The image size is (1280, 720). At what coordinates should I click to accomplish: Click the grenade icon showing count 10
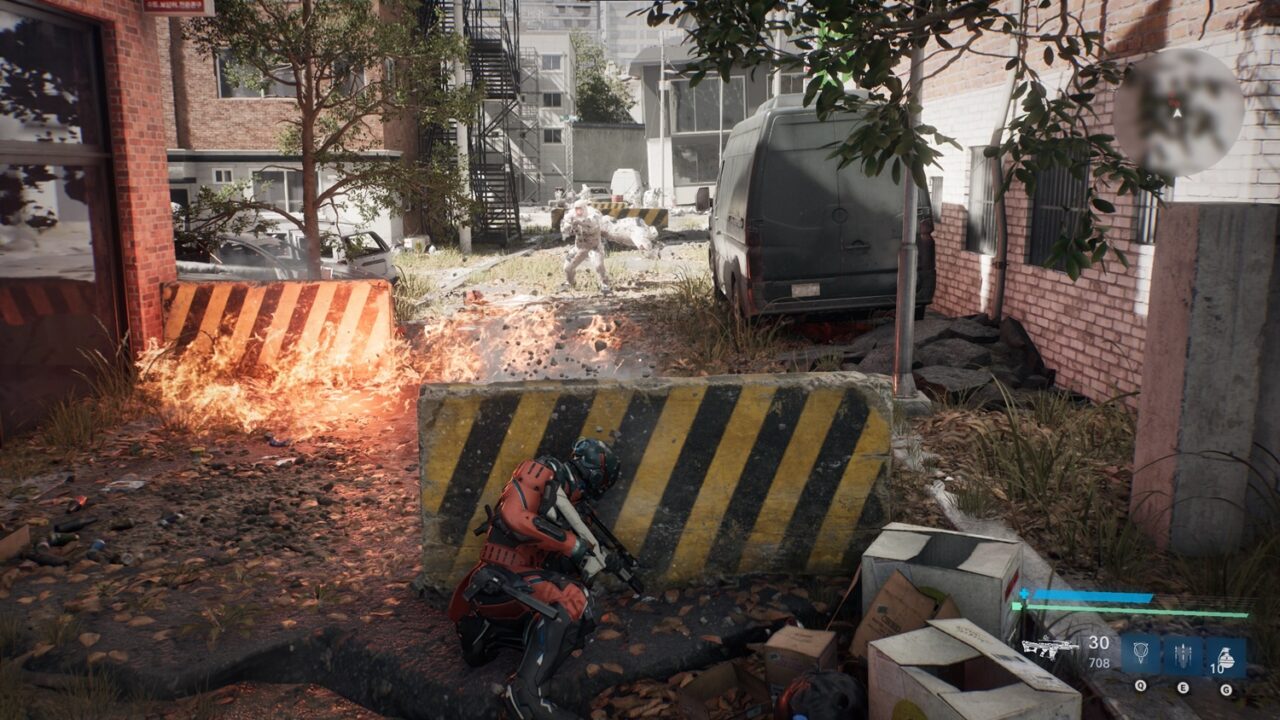tap(1226, 656)
